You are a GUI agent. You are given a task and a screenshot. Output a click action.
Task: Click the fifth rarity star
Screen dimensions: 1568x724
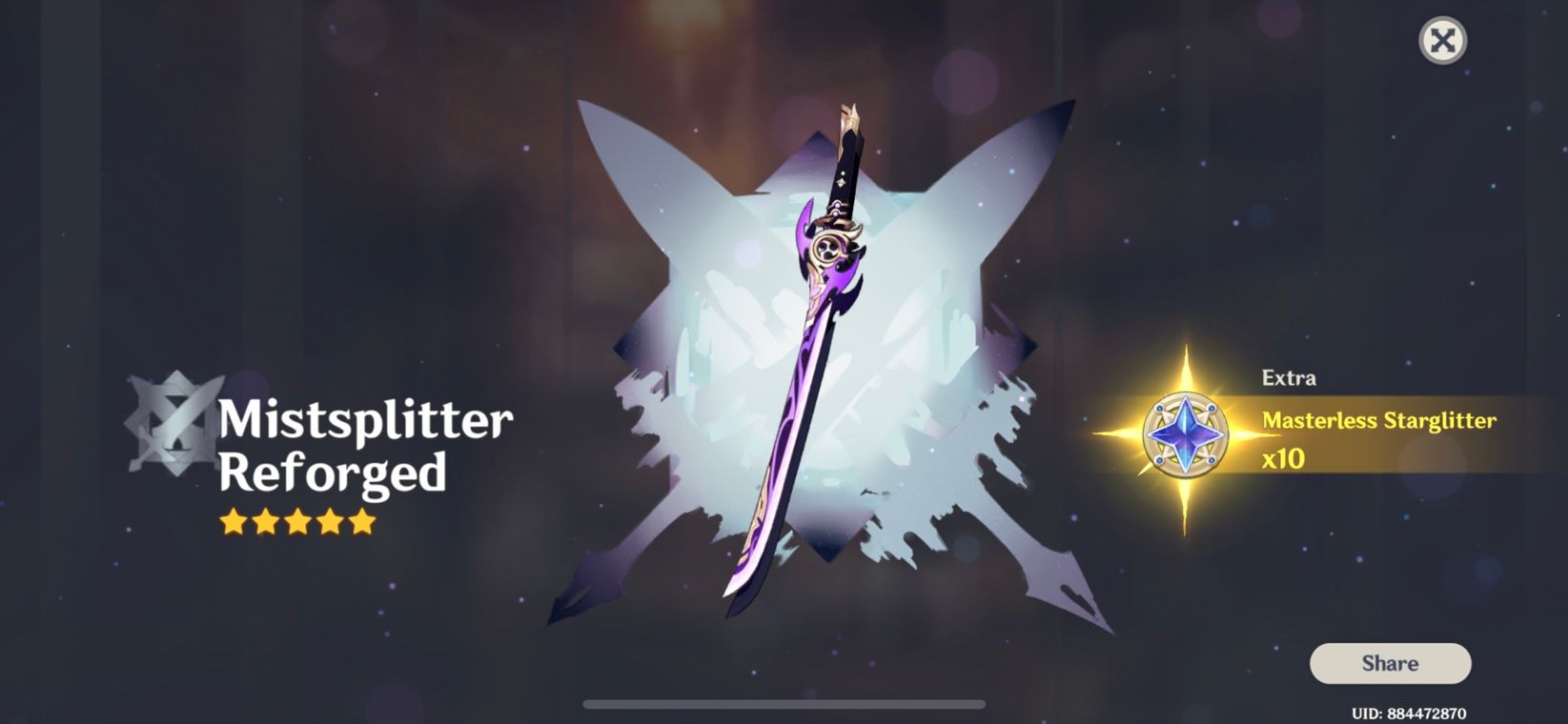pyautogui.click(x=365, y=521)
